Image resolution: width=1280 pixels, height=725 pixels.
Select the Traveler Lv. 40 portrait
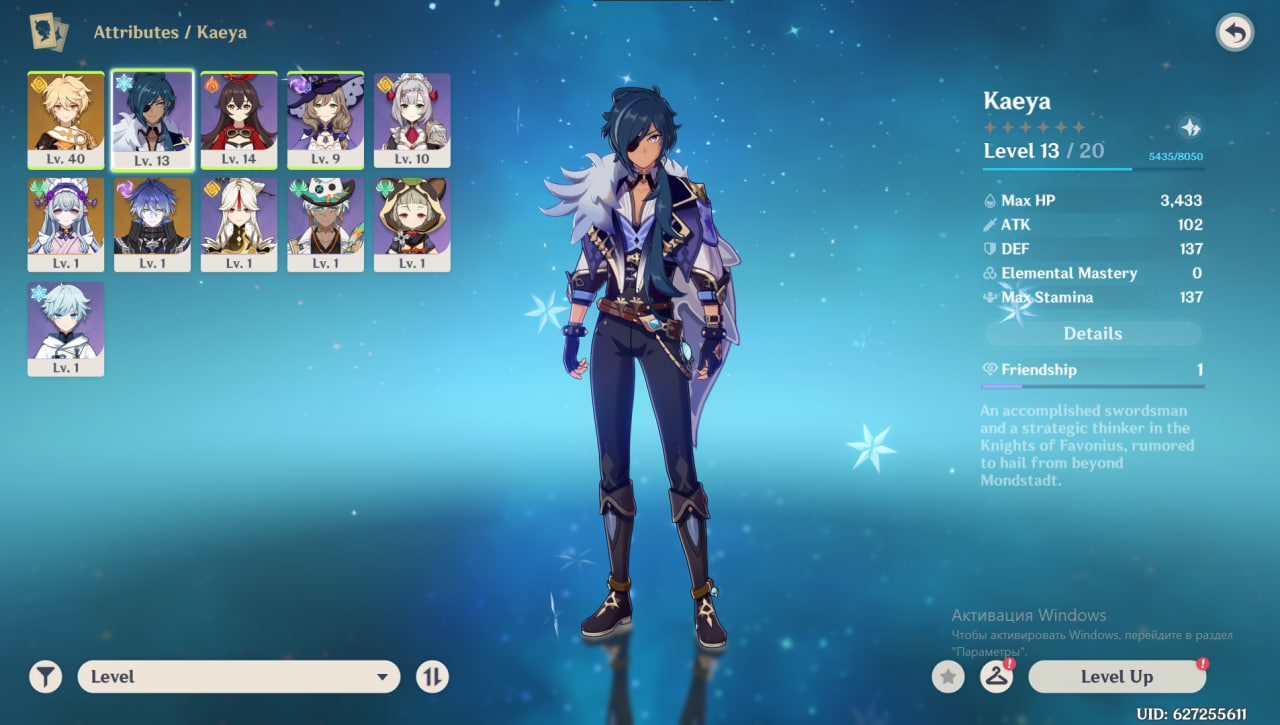[65, 119]
